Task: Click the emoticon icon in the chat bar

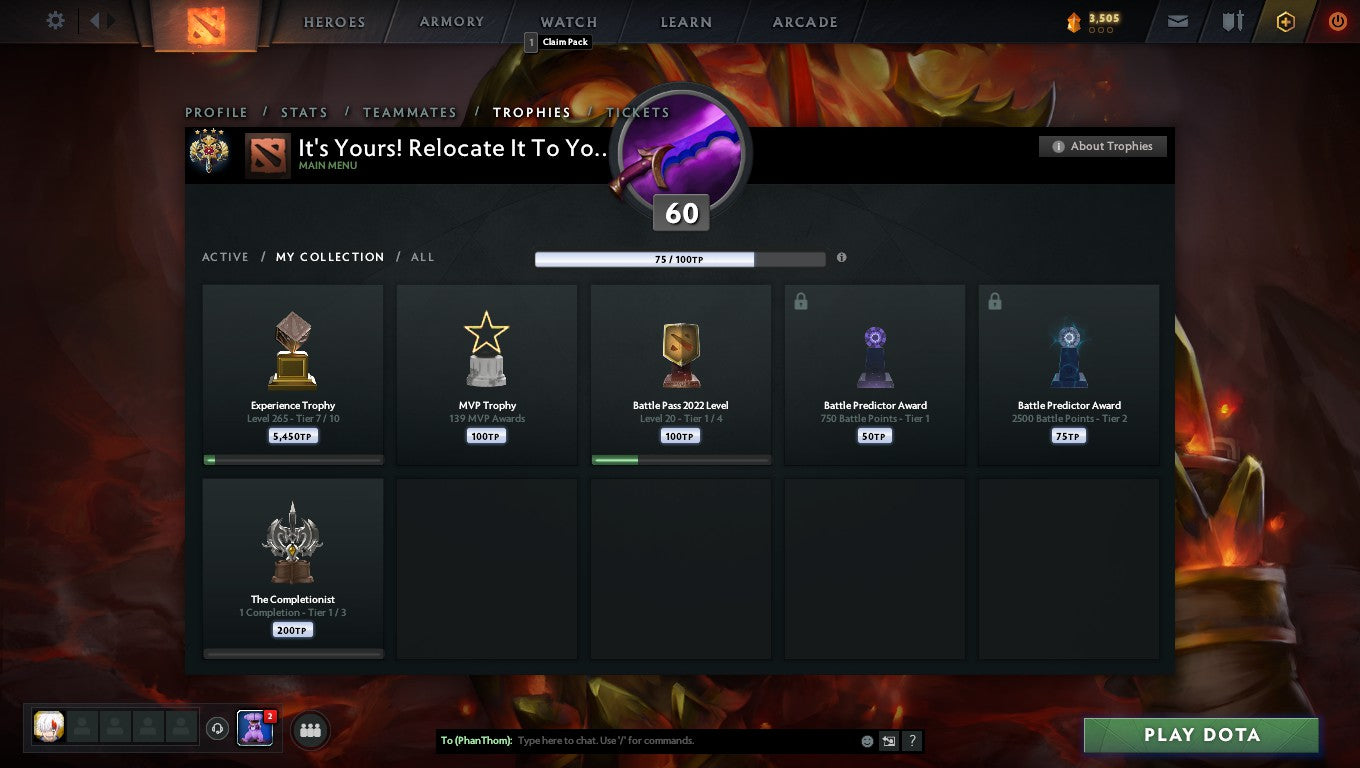Action: point(865,740)
